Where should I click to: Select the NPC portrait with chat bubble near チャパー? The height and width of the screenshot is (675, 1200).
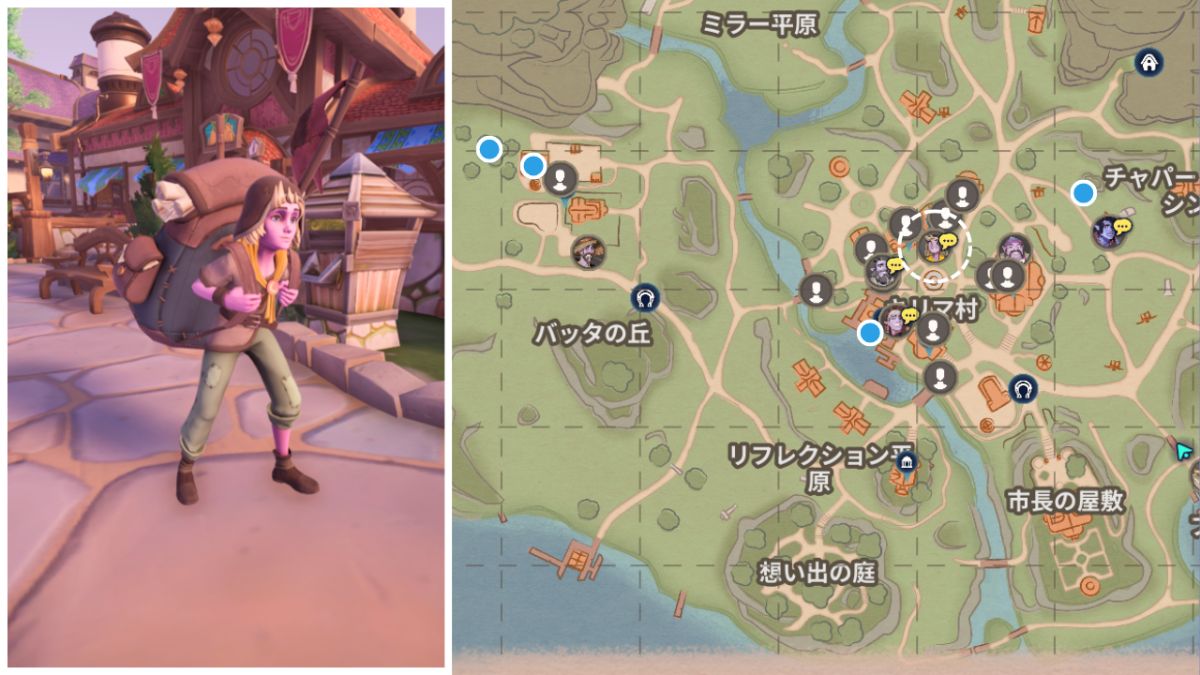pyautogui.click(x=1107, y=232)
